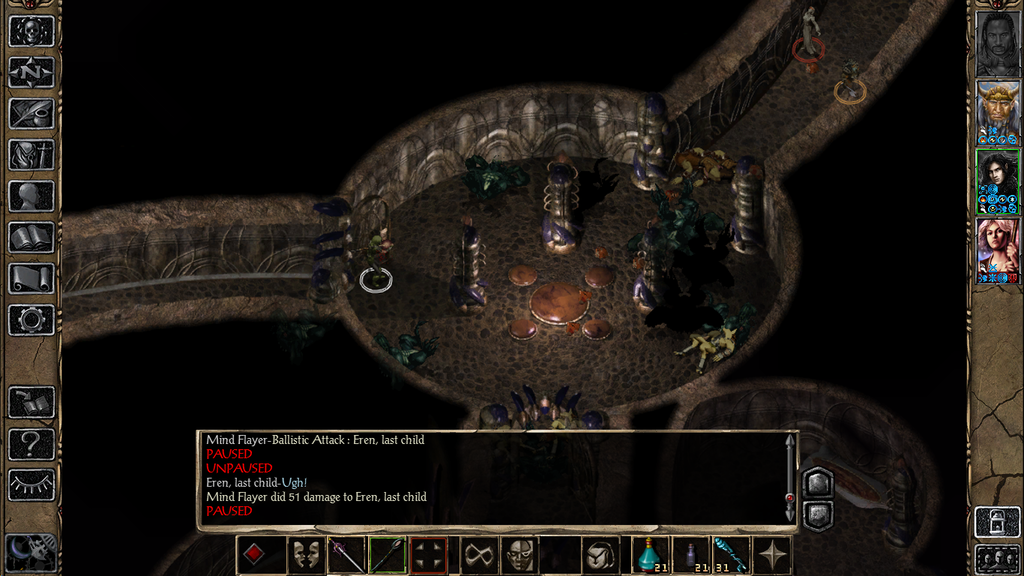The image size is (1024, 576).
Task: Use the blue wand quick item
Action: (x=728, y=555)
